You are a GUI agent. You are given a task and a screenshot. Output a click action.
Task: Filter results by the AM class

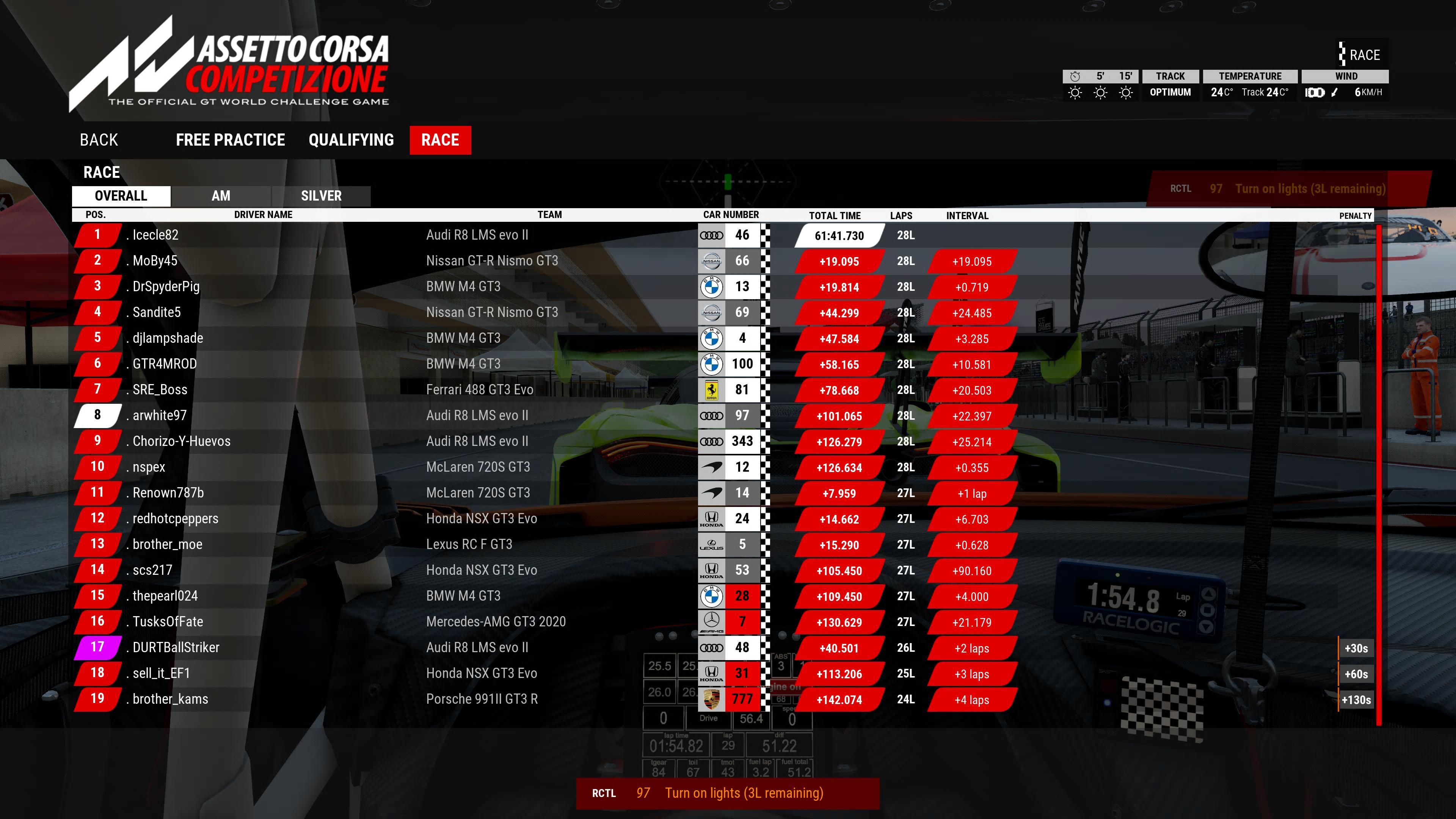[x=221, y=196]
